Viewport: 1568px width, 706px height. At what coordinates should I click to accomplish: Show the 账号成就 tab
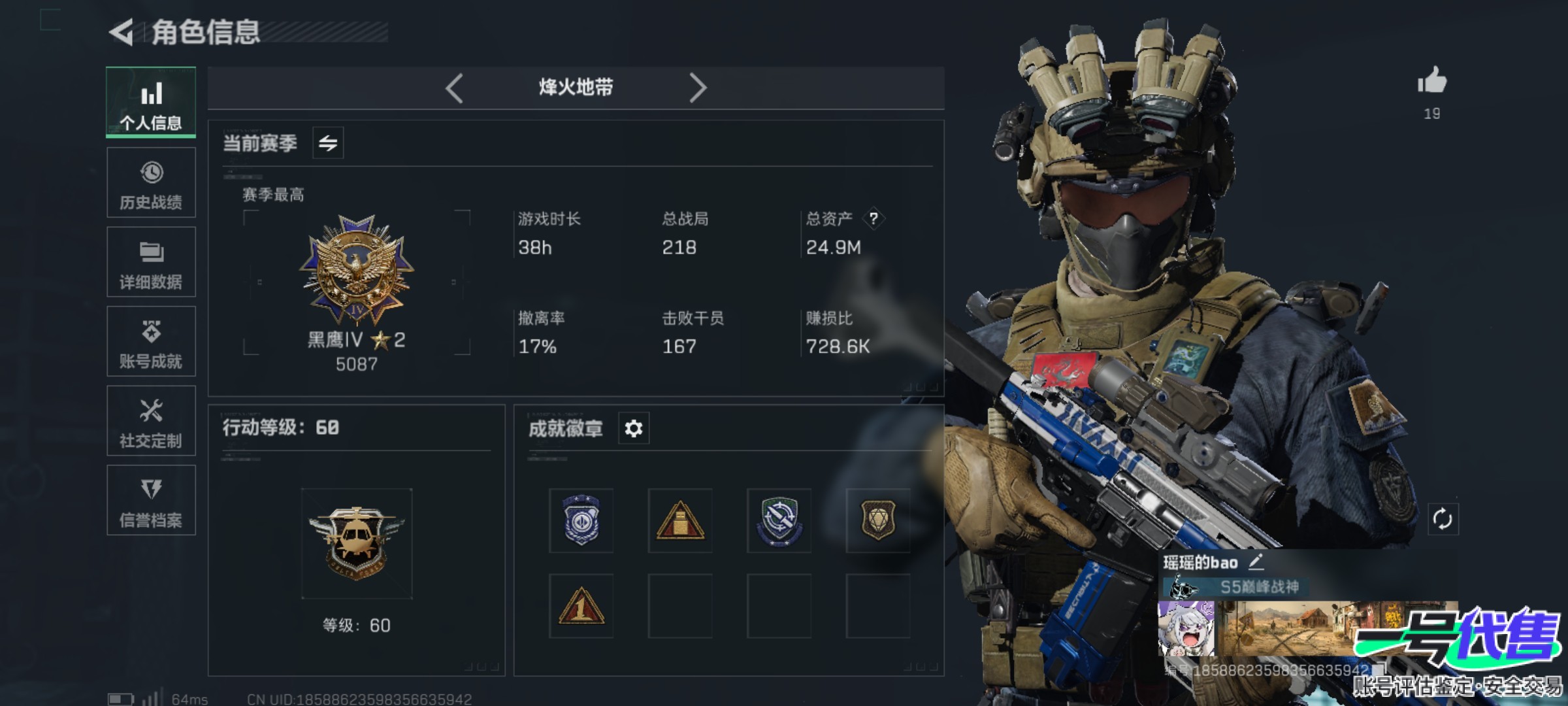pos(151,342)
